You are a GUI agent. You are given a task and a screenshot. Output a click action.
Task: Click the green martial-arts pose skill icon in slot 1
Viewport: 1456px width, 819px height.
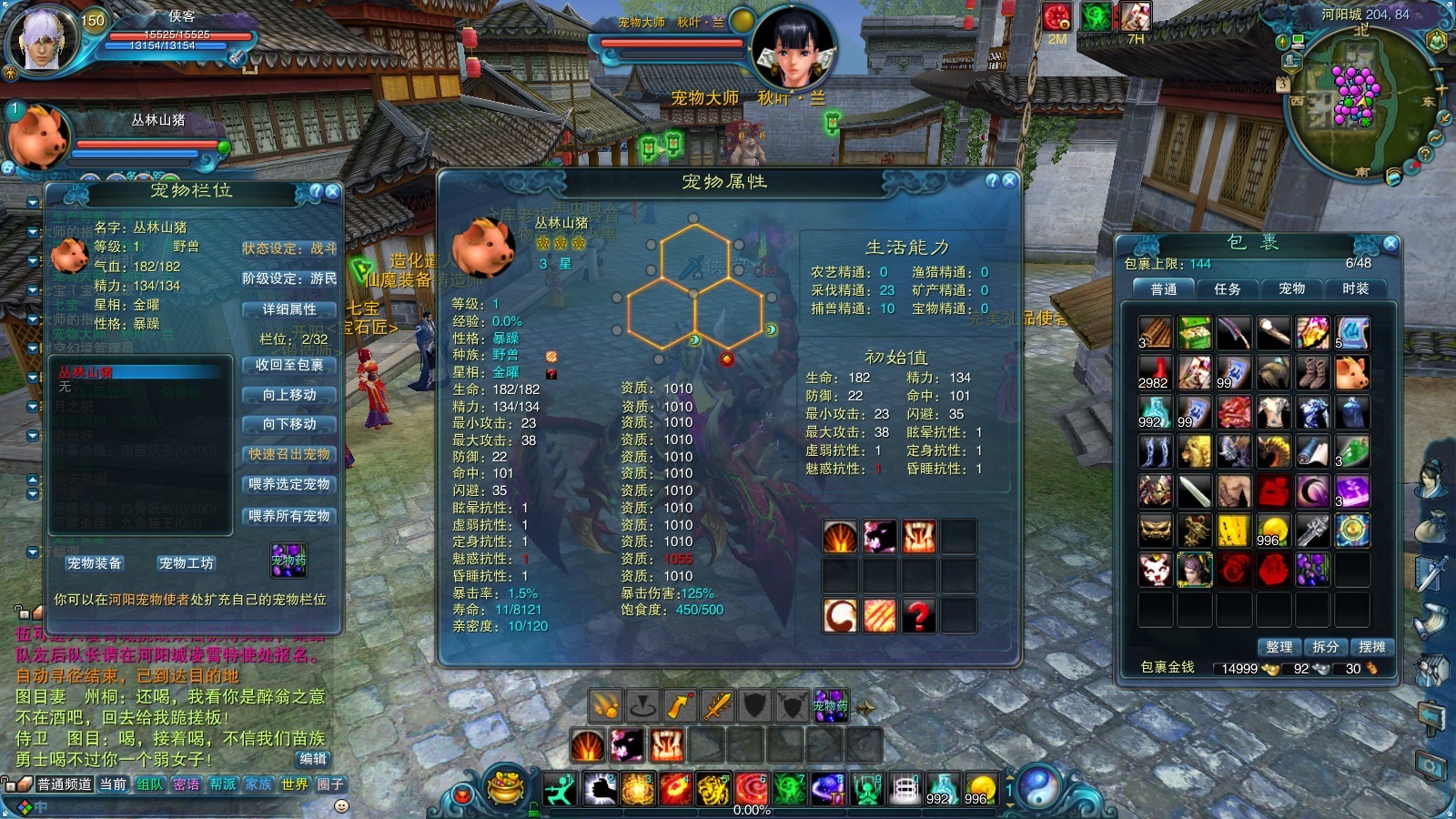[x=561, y=790]
